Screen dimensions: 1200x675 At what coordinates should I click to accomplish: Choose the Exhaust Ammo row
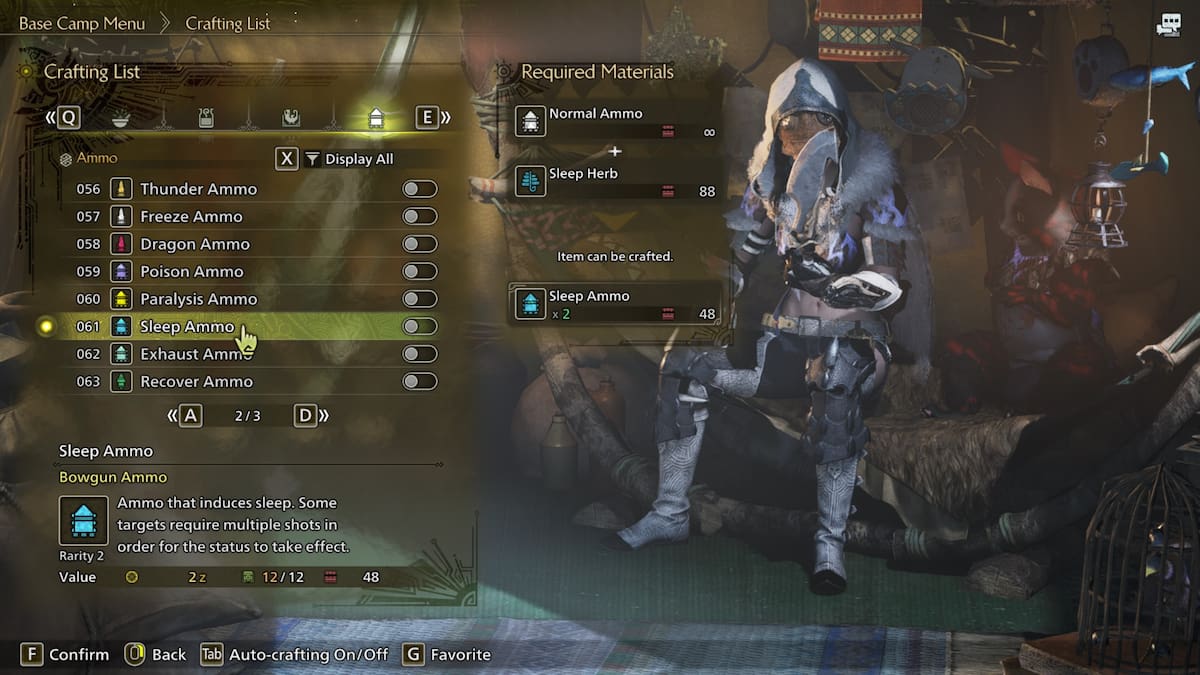point(196,354)
